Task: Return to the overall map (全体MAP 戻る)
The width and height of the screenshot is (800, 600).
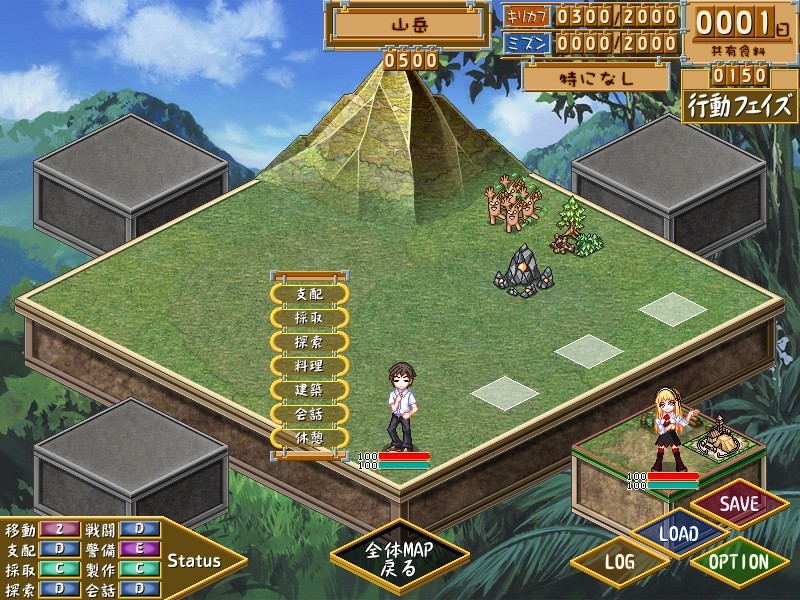Action: 399,559
